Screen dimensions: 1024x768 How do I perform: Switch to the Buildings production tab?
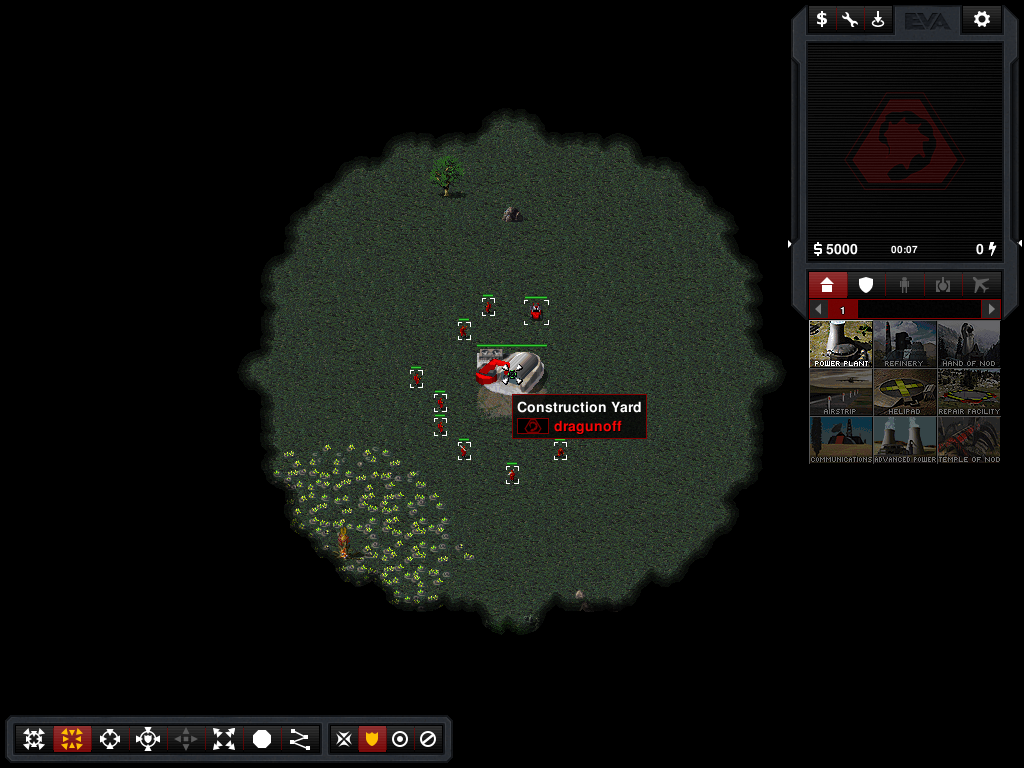(x=827, y=285)
